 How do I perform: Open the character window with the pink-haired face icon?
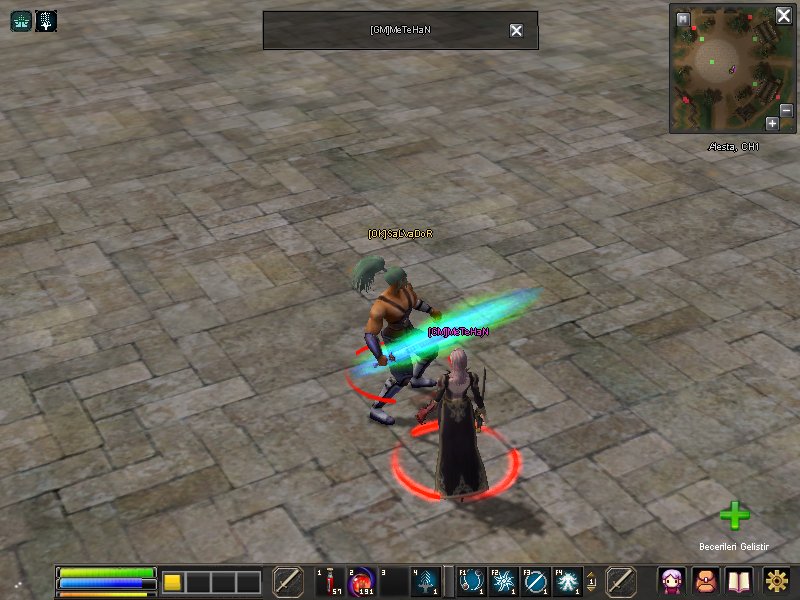point(672,581)
